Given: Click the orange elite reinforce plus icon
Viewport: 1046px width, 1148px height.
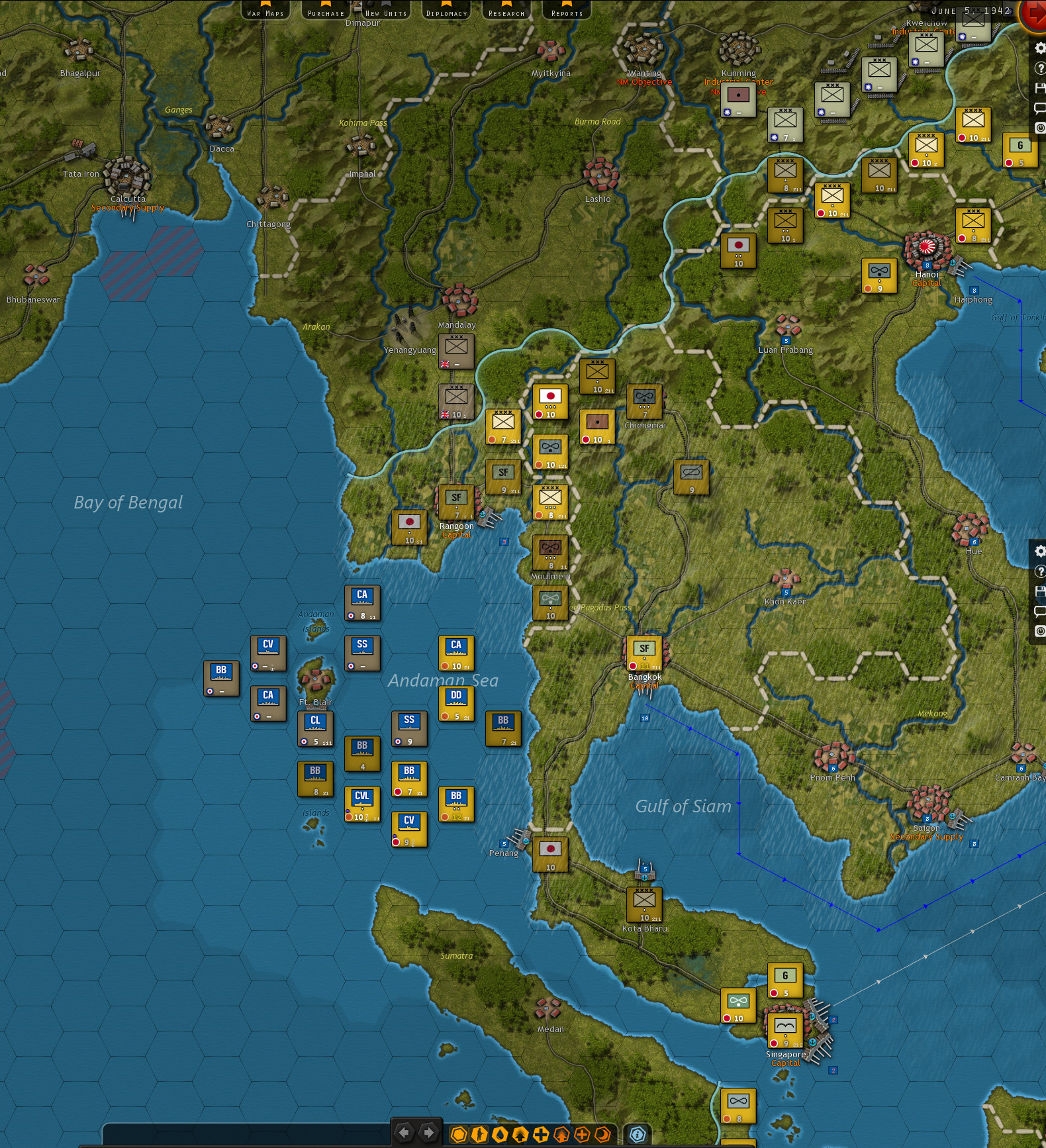Looking at the screenshot, I should (x=582, y=1133).
